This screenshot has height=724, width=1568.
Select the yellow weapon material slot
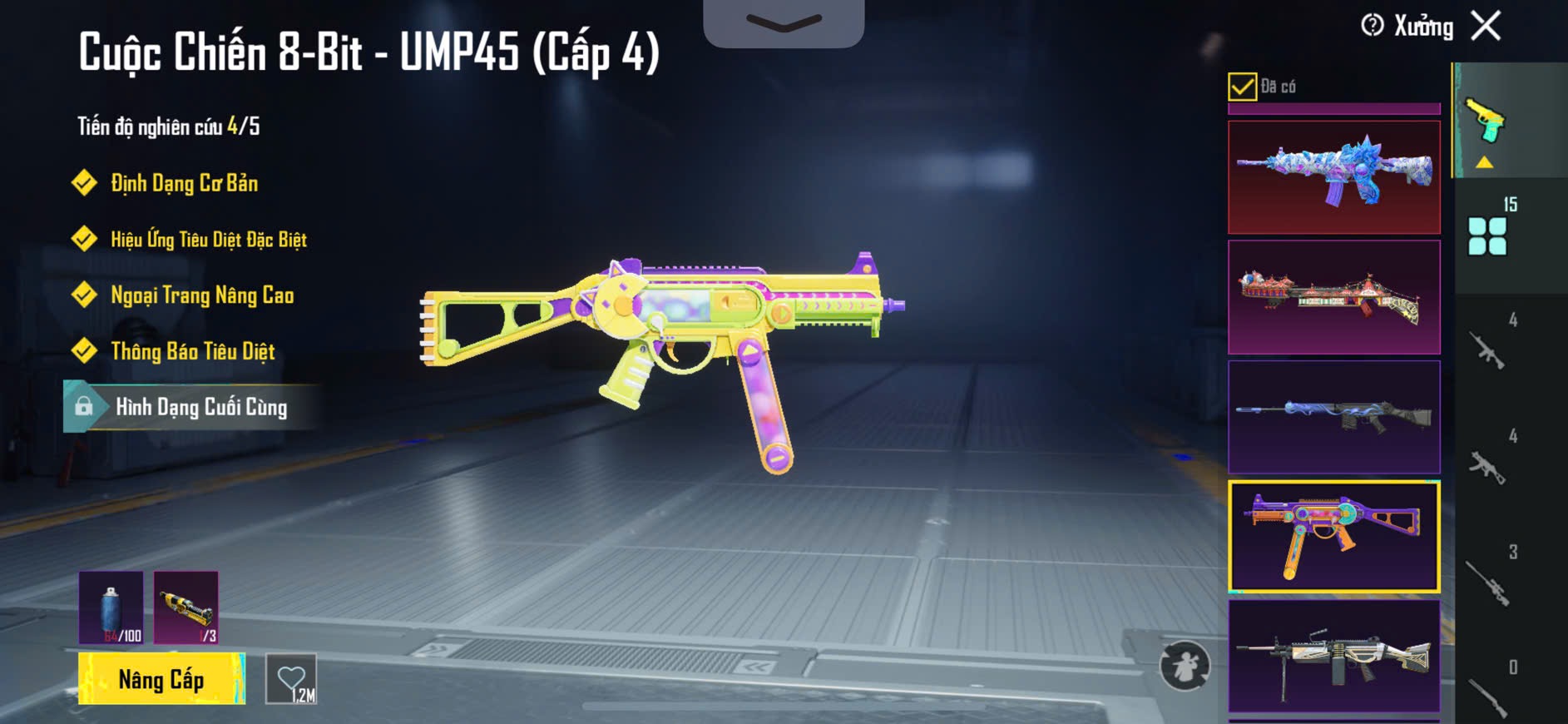pos(186,607)
